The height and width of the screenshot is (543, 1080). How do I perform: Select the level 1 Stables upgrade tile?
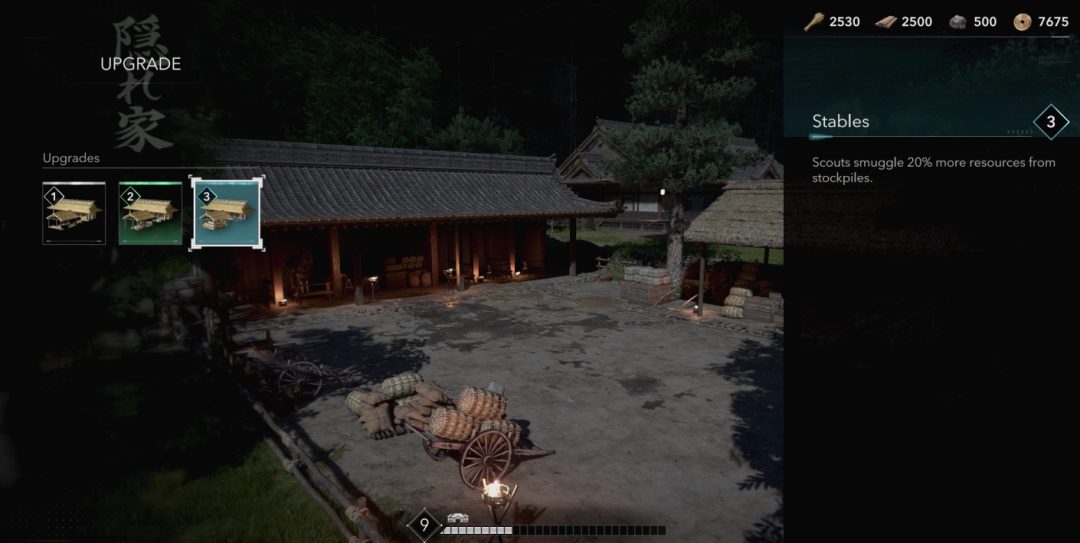[x=74, y=213]
